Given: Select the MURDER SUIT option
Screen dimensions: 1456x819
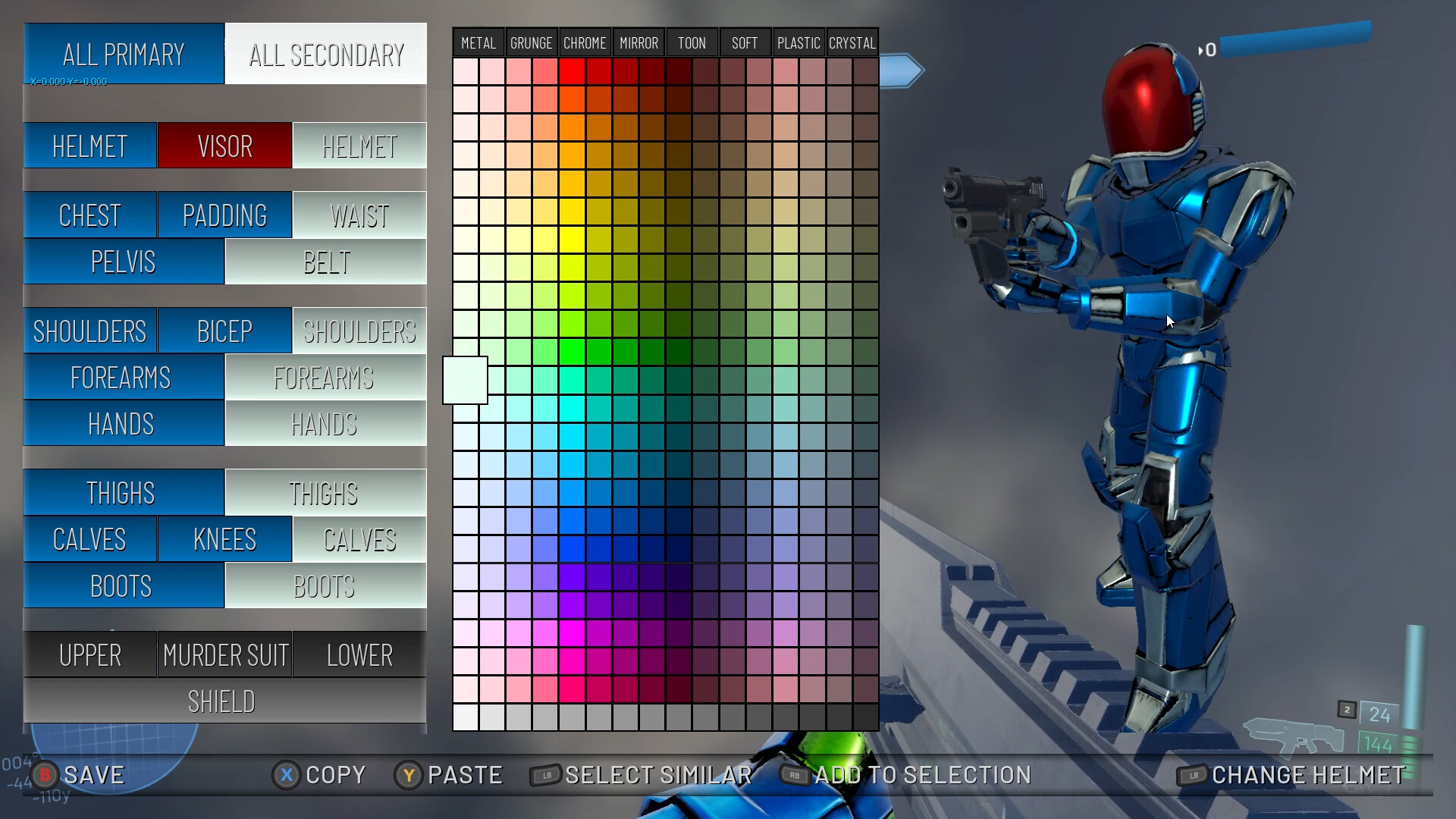Looking at the screenshot, I should click(x=224, y=654).
